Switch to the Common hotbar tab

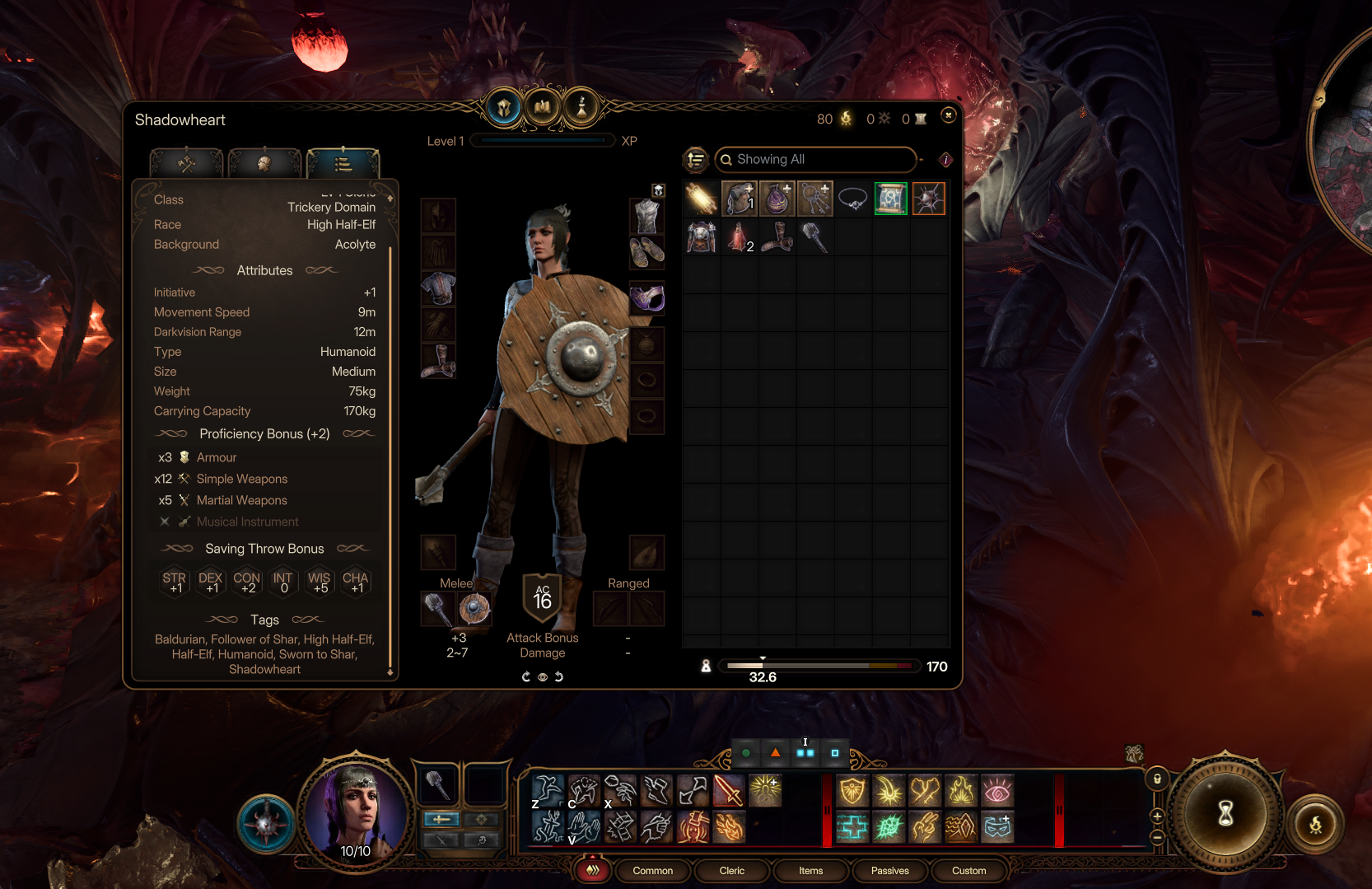click(652, 871)
